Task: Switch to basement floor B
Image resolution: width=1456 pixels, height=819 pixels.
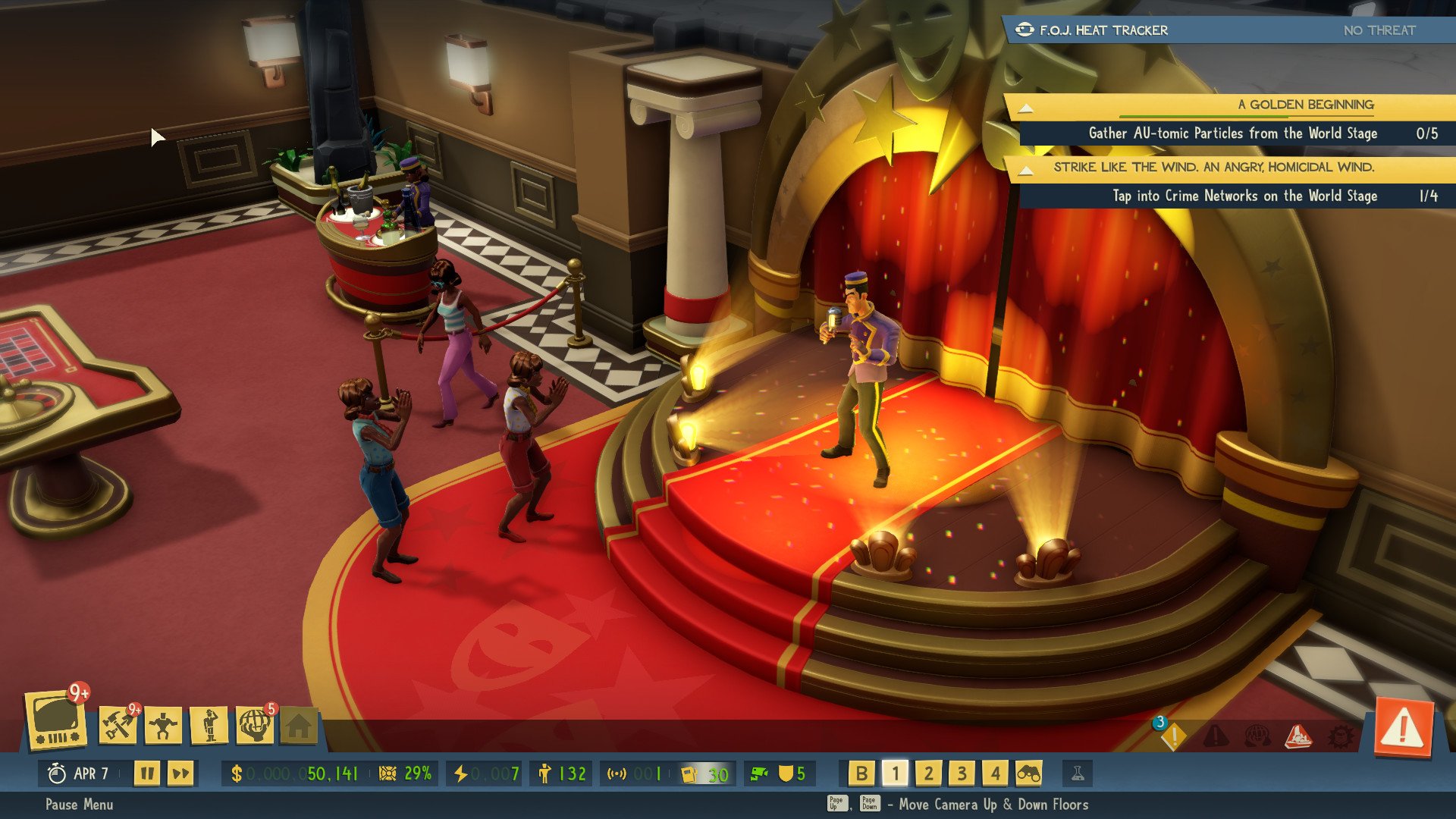Action: [861, 773]
